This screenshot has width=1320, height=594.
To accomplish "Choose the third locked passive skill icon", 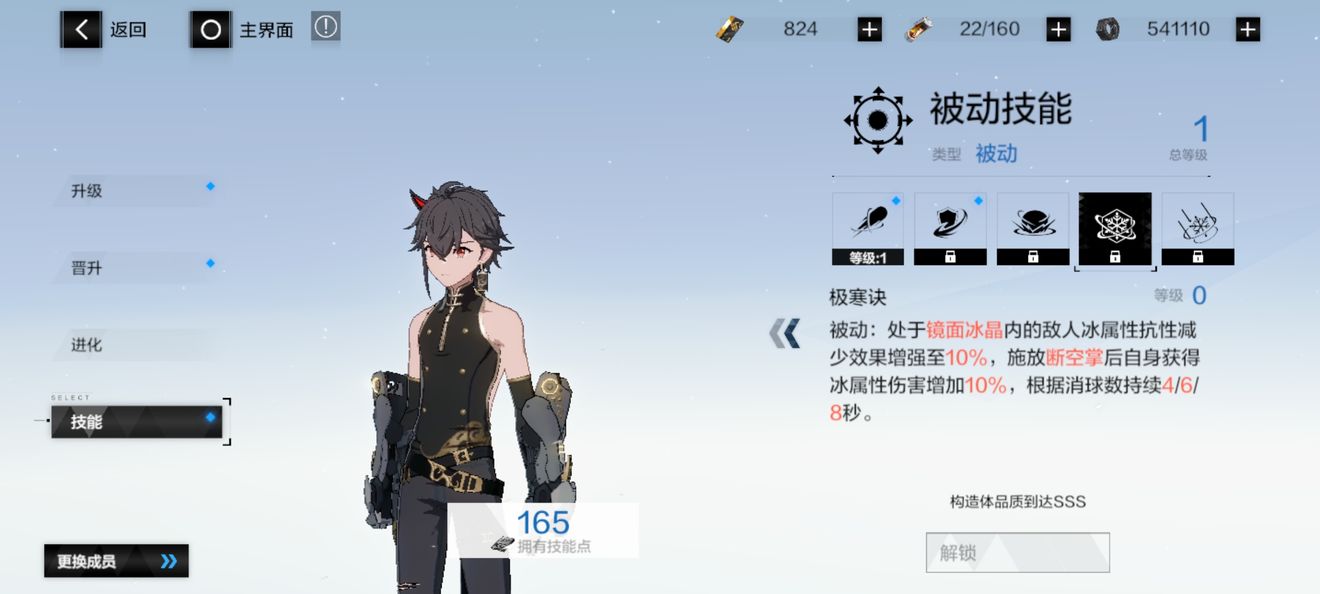I will (x=1032, y=229).
